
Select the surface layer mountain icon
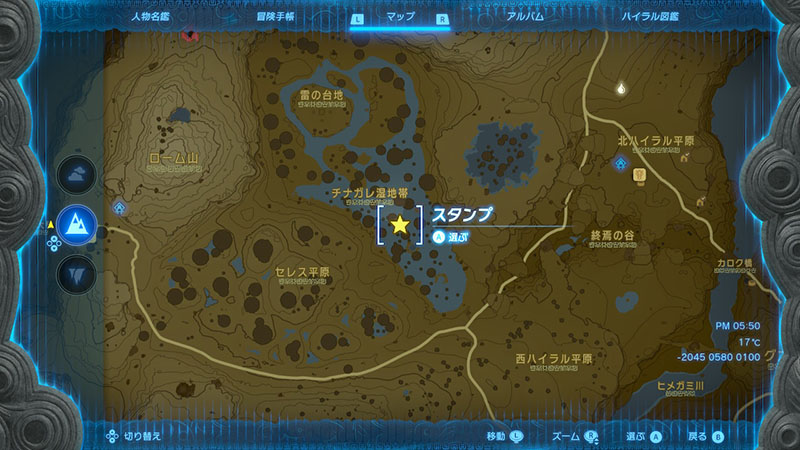click(76, 224)
